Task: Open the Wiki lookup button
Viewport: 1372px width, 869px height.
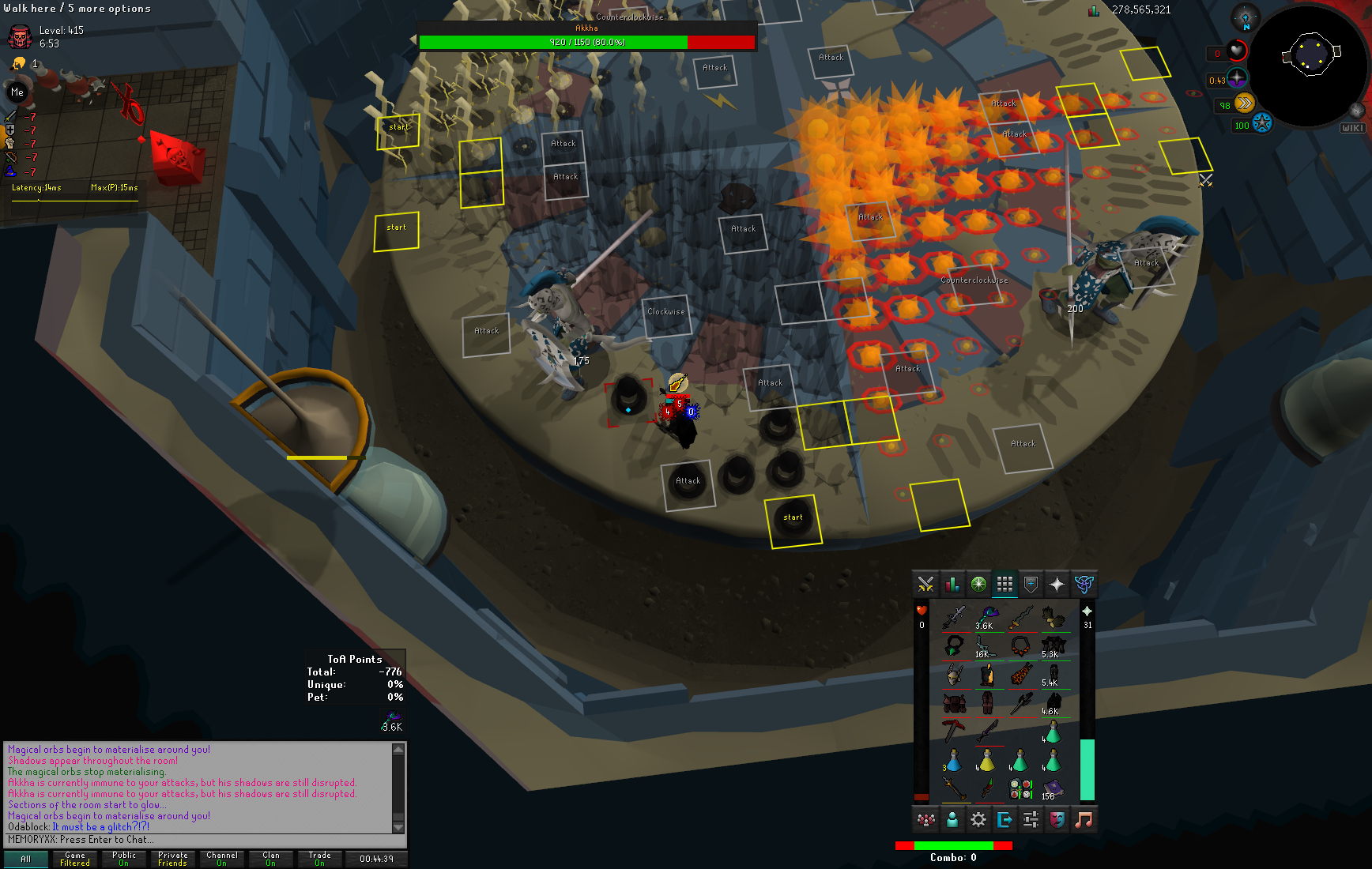Action: 1352,127
